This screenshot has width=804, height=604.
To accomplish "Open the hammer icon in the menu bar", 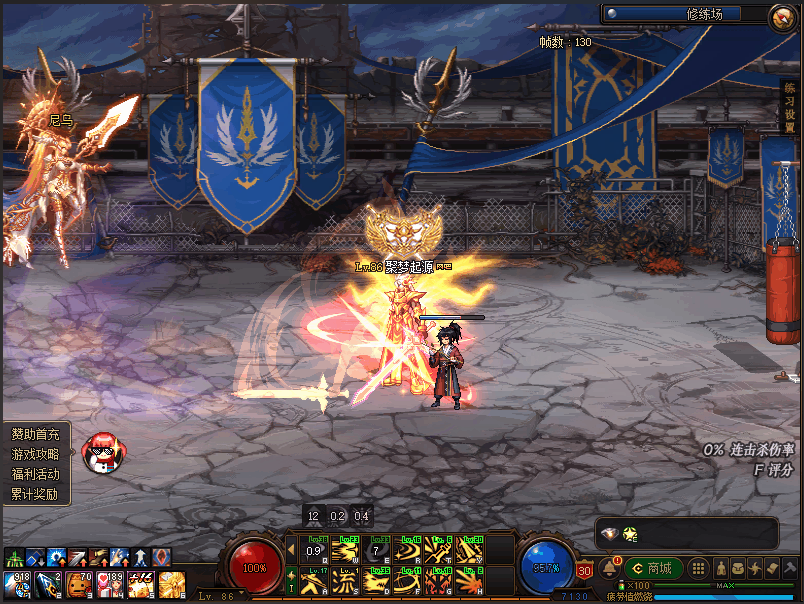I will (x=791, y=568).
